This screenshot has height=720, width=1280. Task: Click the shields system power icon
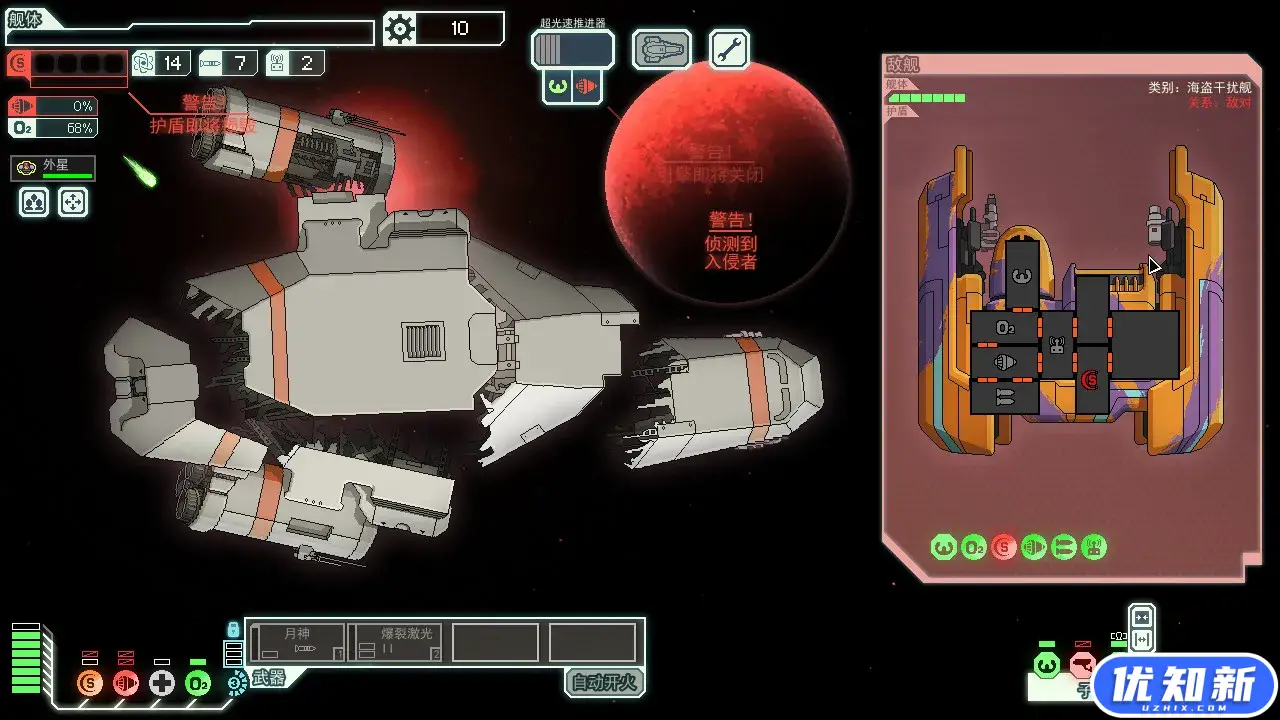pos(91,684)
